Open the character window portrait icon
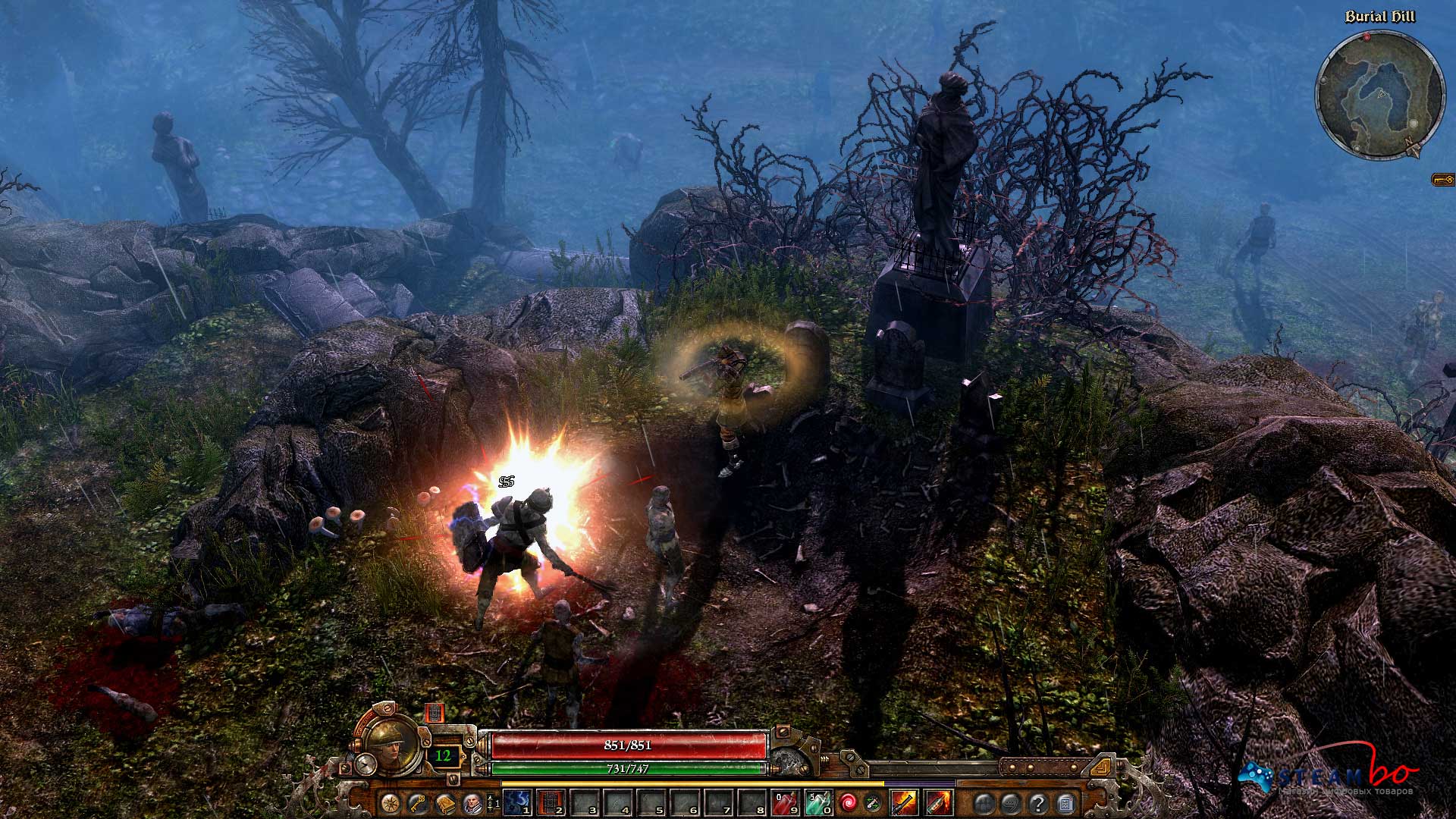1456x819 pixels. [x=472, y=805]
